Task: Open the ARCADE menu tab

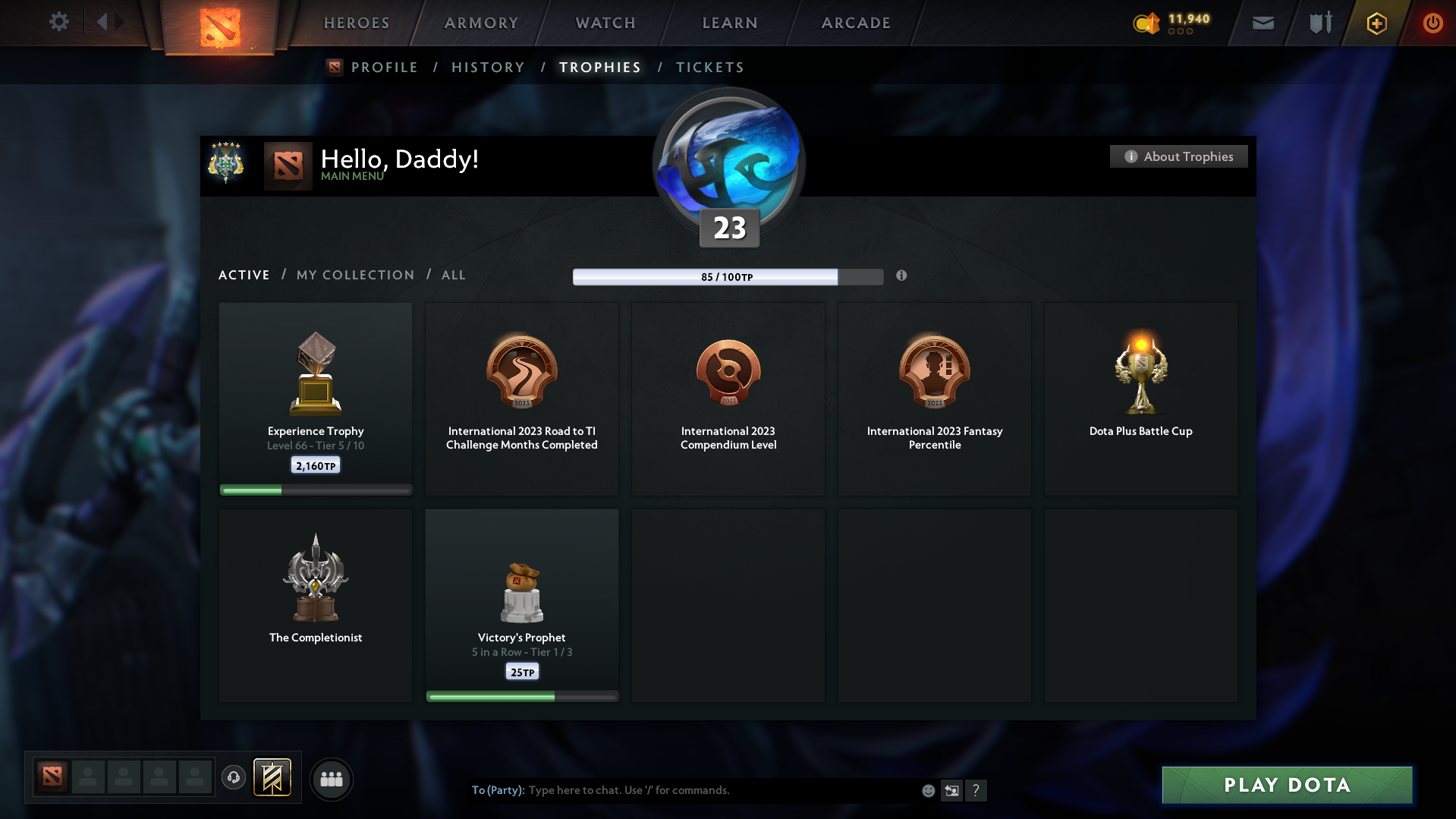Action: (x=855, y=23)
